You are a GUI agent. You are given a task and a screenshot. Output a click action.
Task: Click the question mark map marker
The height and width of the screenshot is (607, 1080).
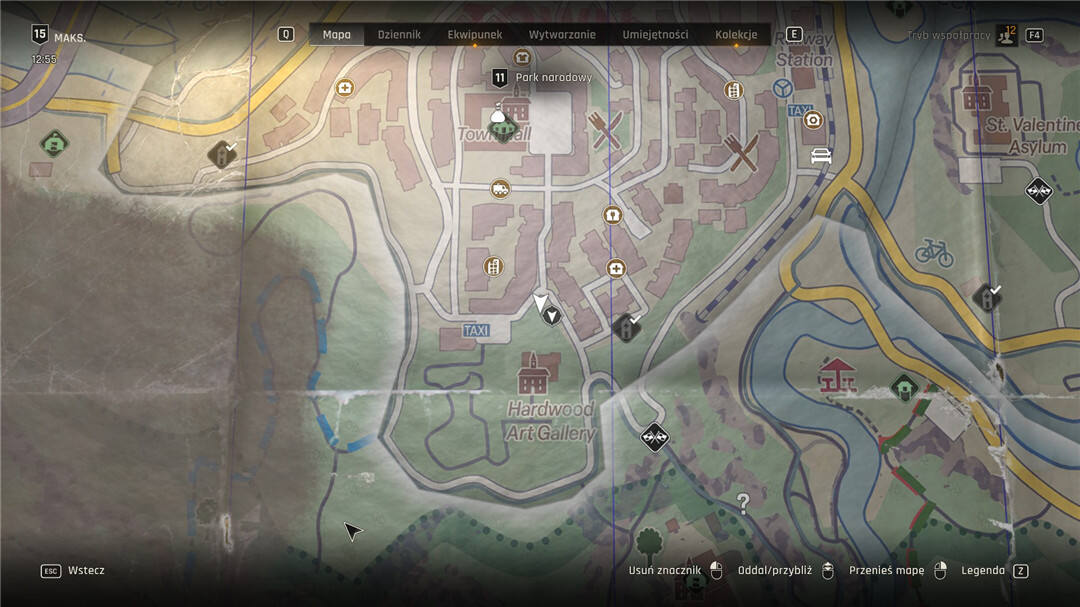click(x=743, y=503)
